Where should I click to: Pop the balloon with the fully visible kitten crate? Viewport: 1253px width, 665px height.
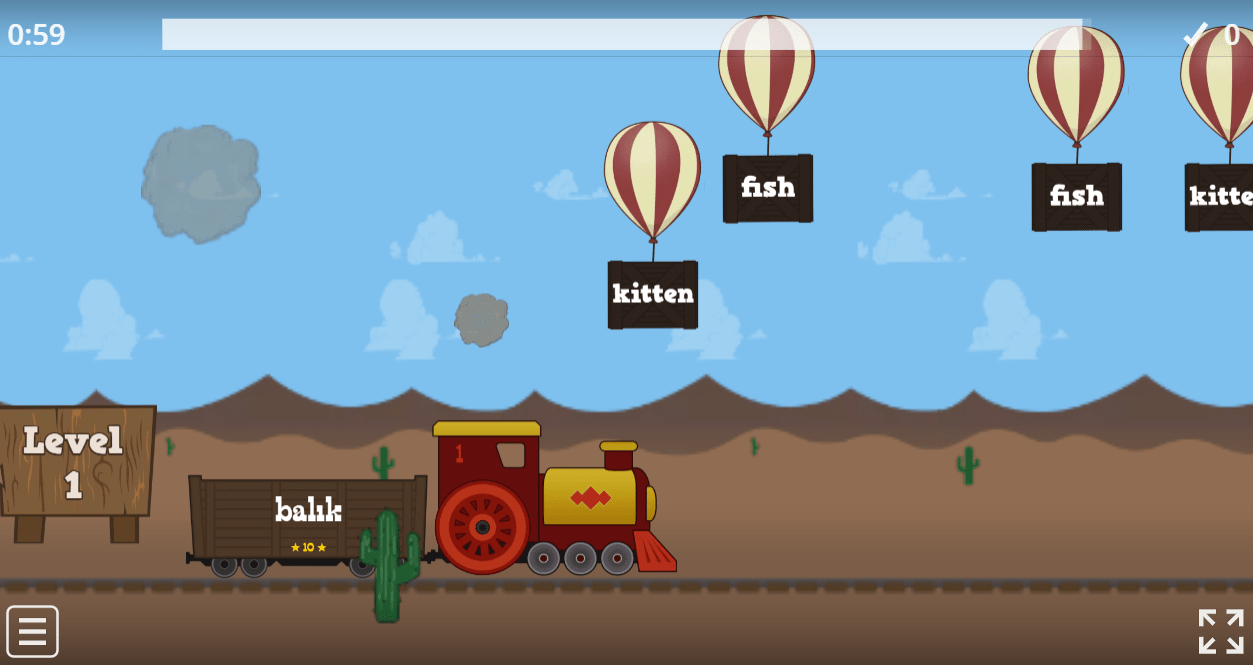point(652,180)
